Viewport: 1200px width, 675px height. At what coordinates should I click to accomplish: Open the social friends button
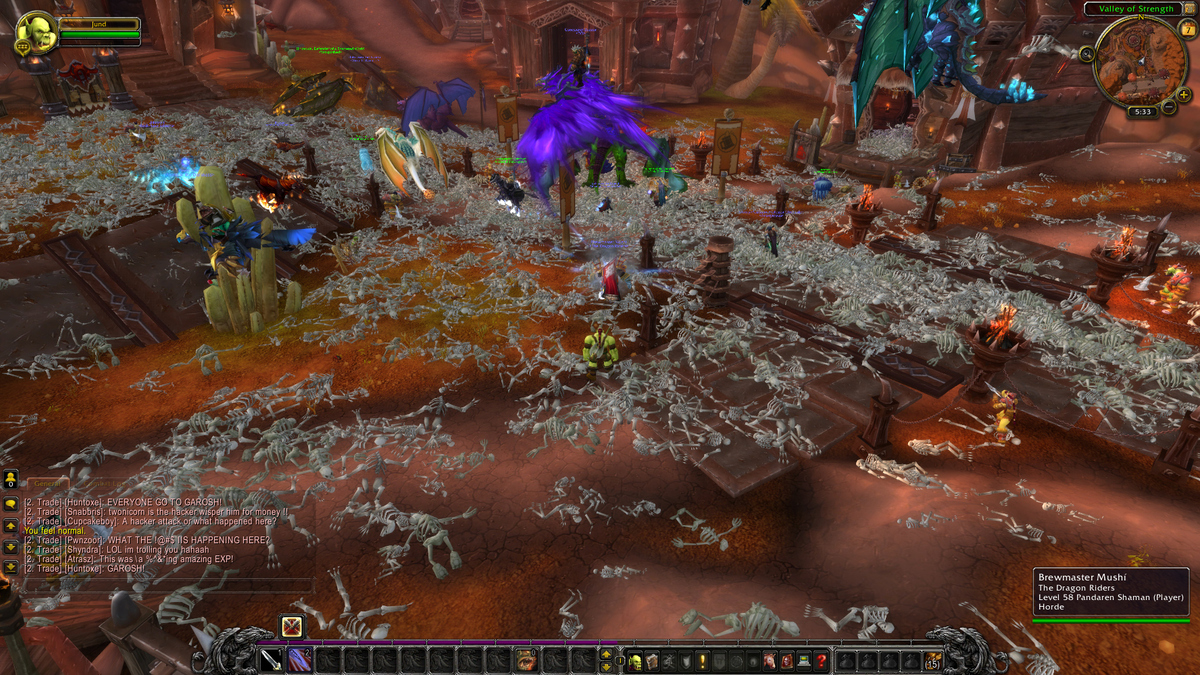pyautogui.click(x=10, y=478)
